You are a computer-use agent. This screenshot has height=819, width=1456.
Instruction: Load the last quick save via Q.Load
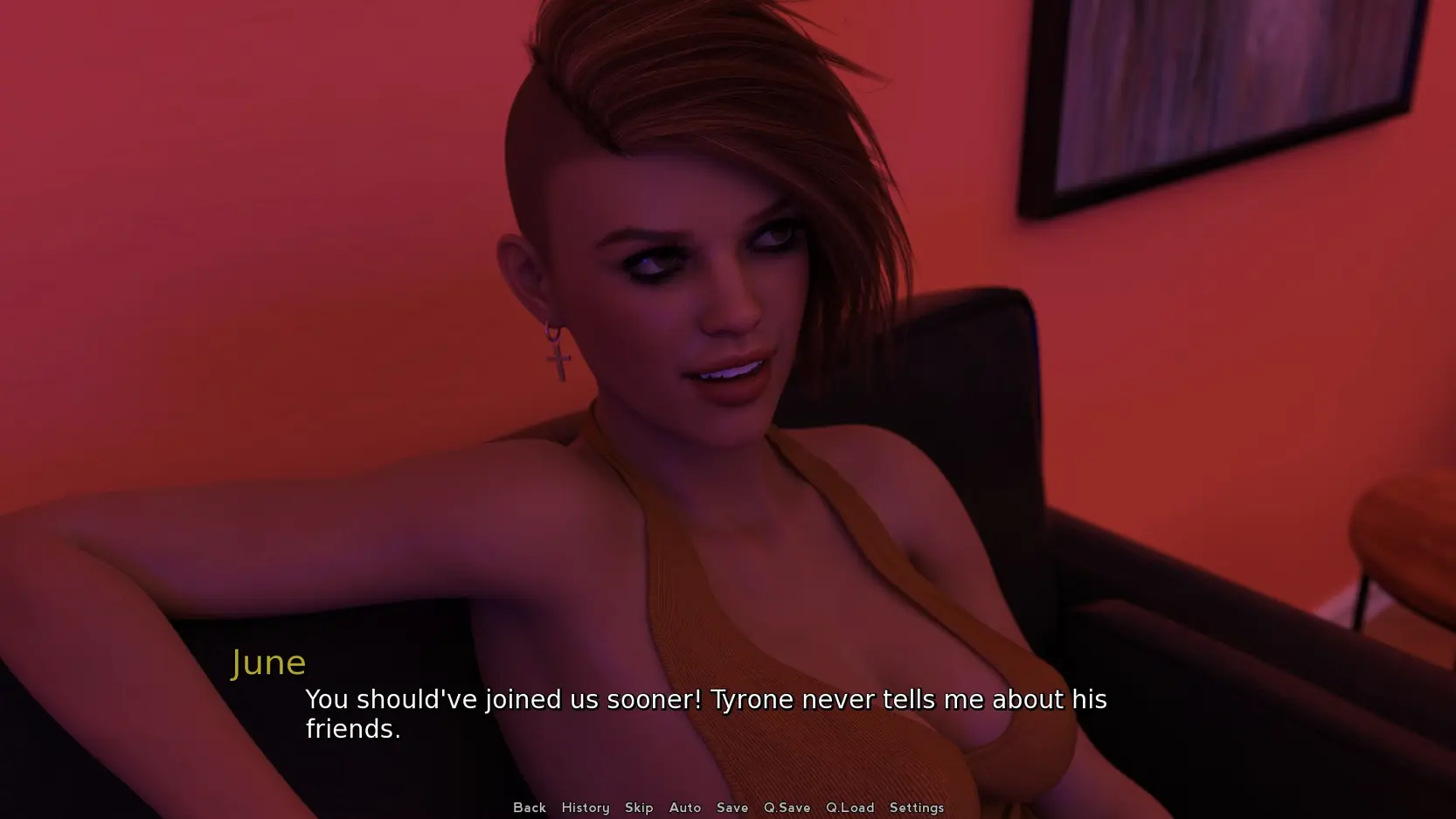(x=849, y=808)
